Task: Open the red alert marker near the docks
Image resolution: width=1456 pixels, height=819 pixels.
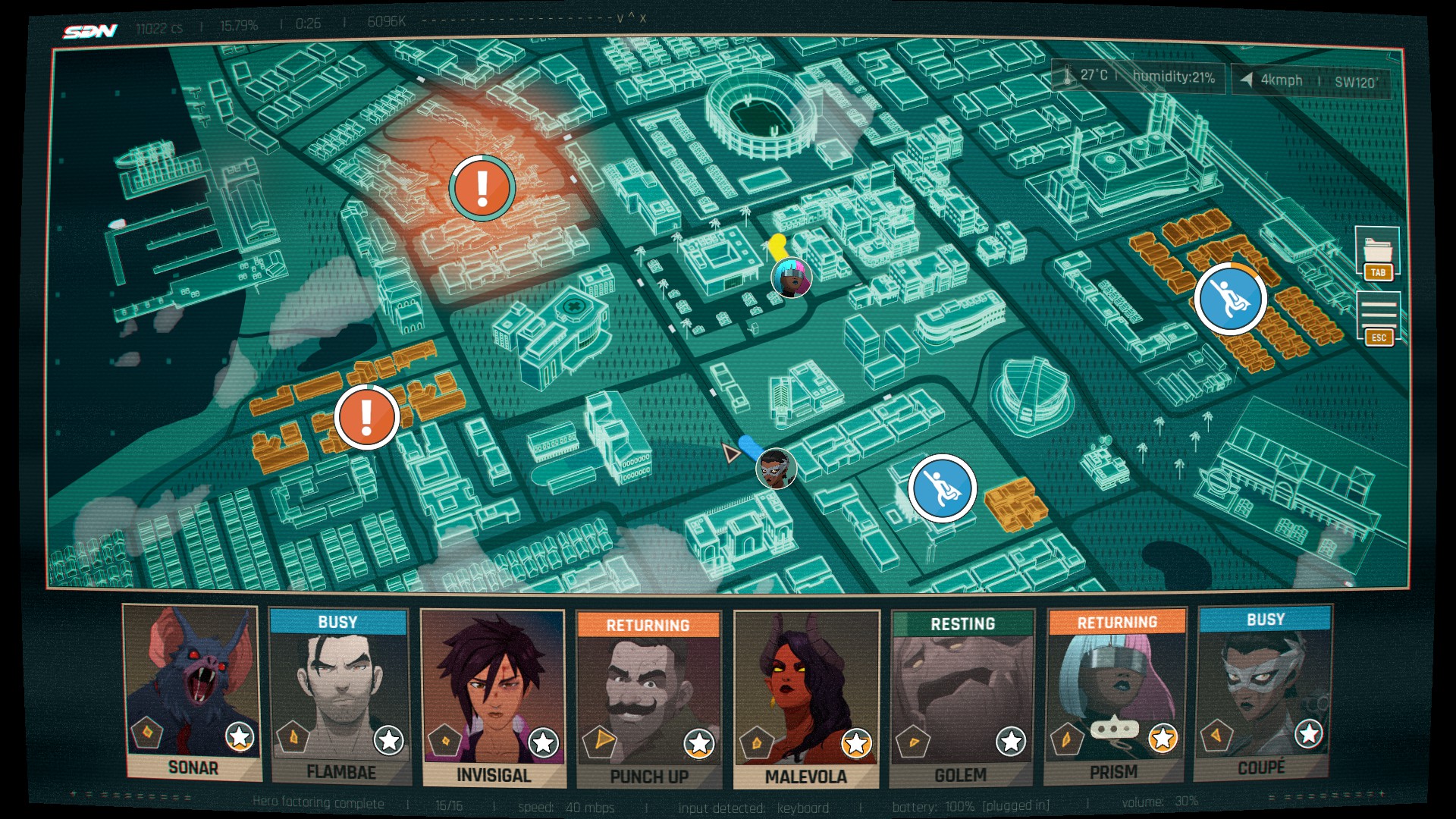Action: (x=367, y=416)
